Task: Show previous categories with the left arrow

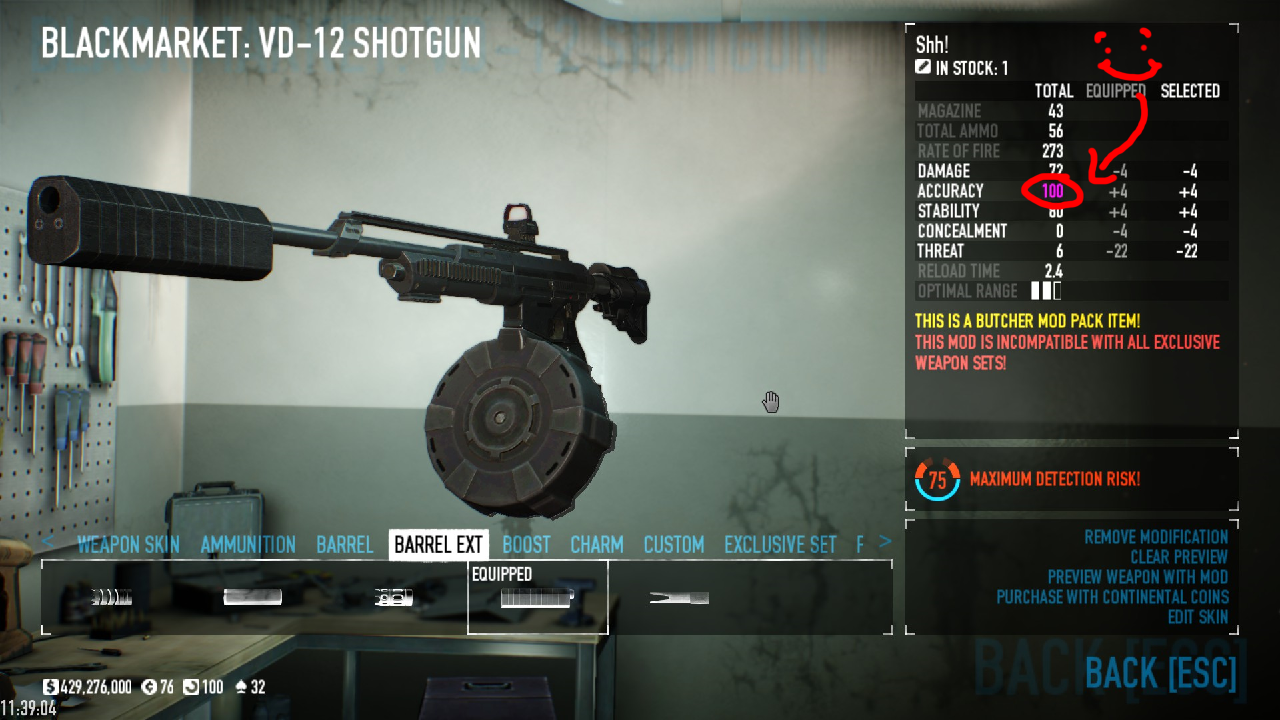Action: [x=48, y=542]
